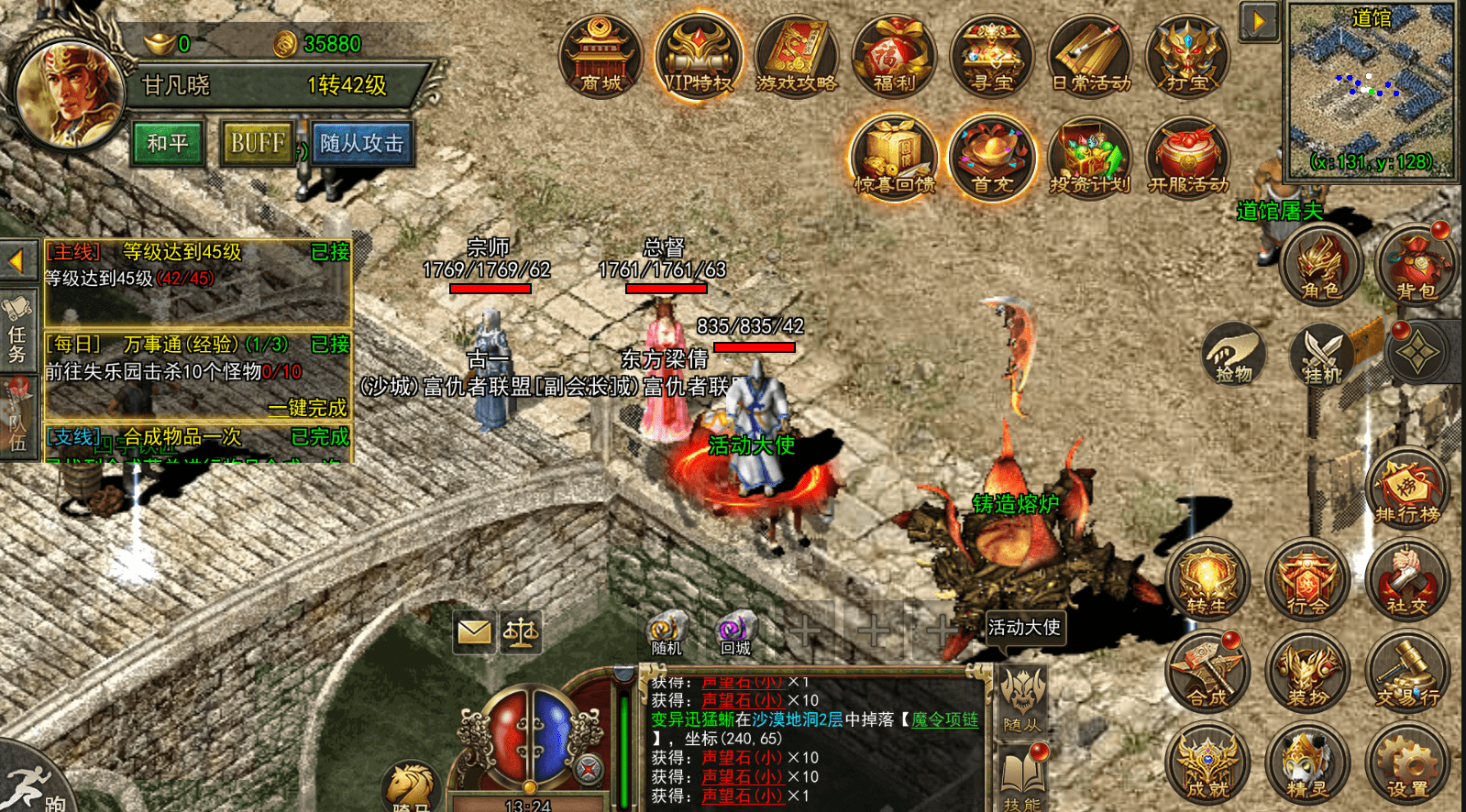1466x812 pixels.
Task: Click the 道馆 minimap
Action: 1371,90
